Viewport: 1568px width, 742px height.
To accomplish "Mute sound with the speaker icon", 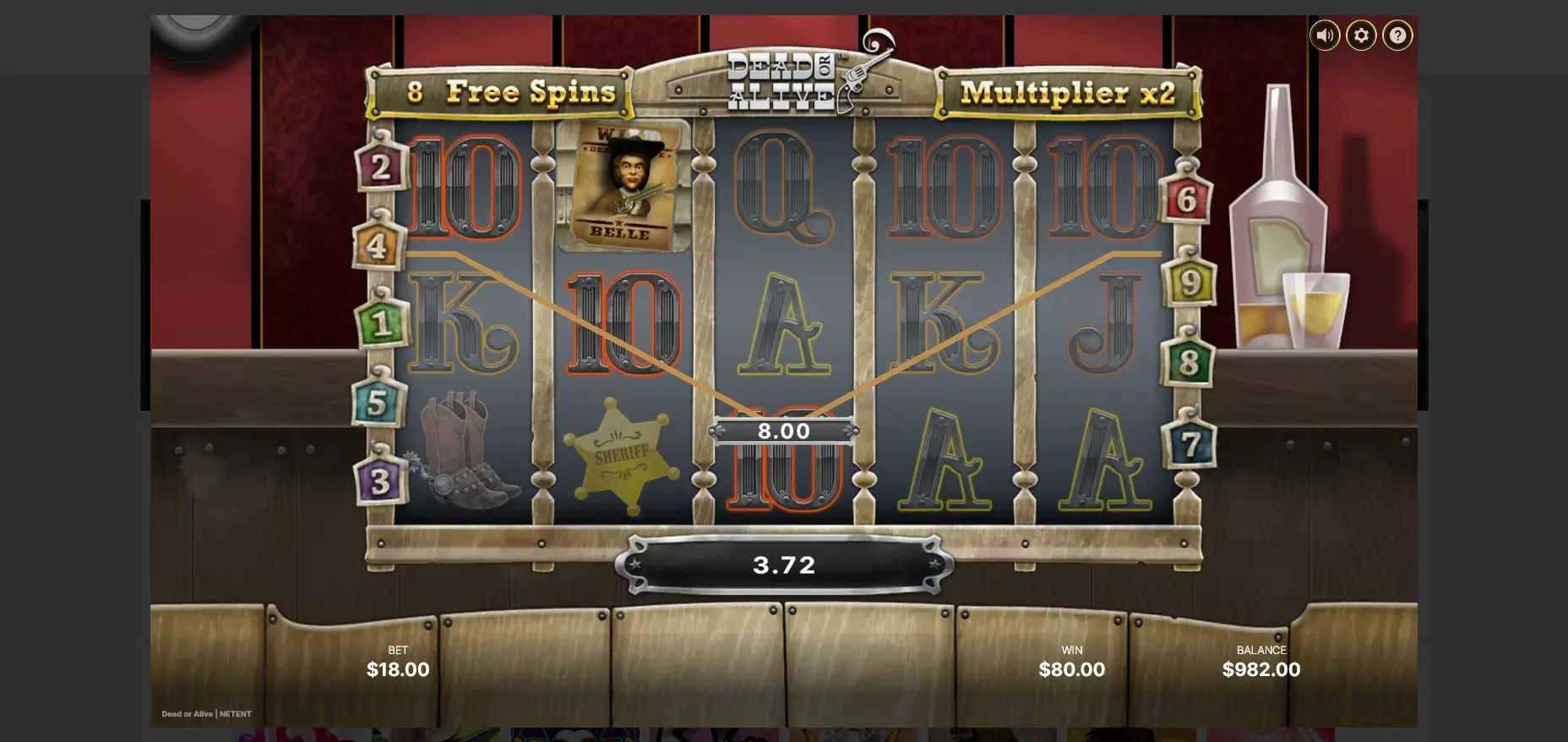I will coord(1325,35).
